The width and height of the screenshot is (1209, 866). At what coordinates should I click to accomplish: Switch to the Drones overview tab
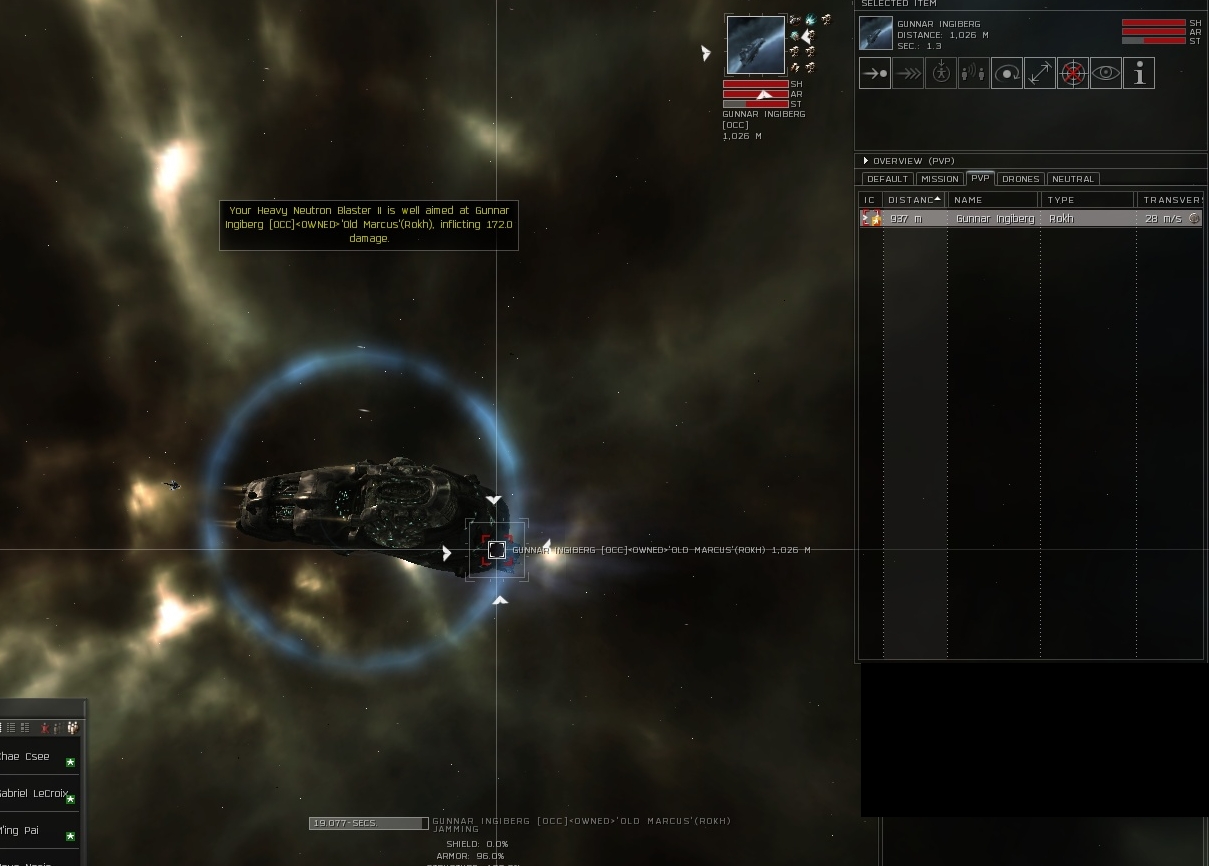click(1020, 179)
